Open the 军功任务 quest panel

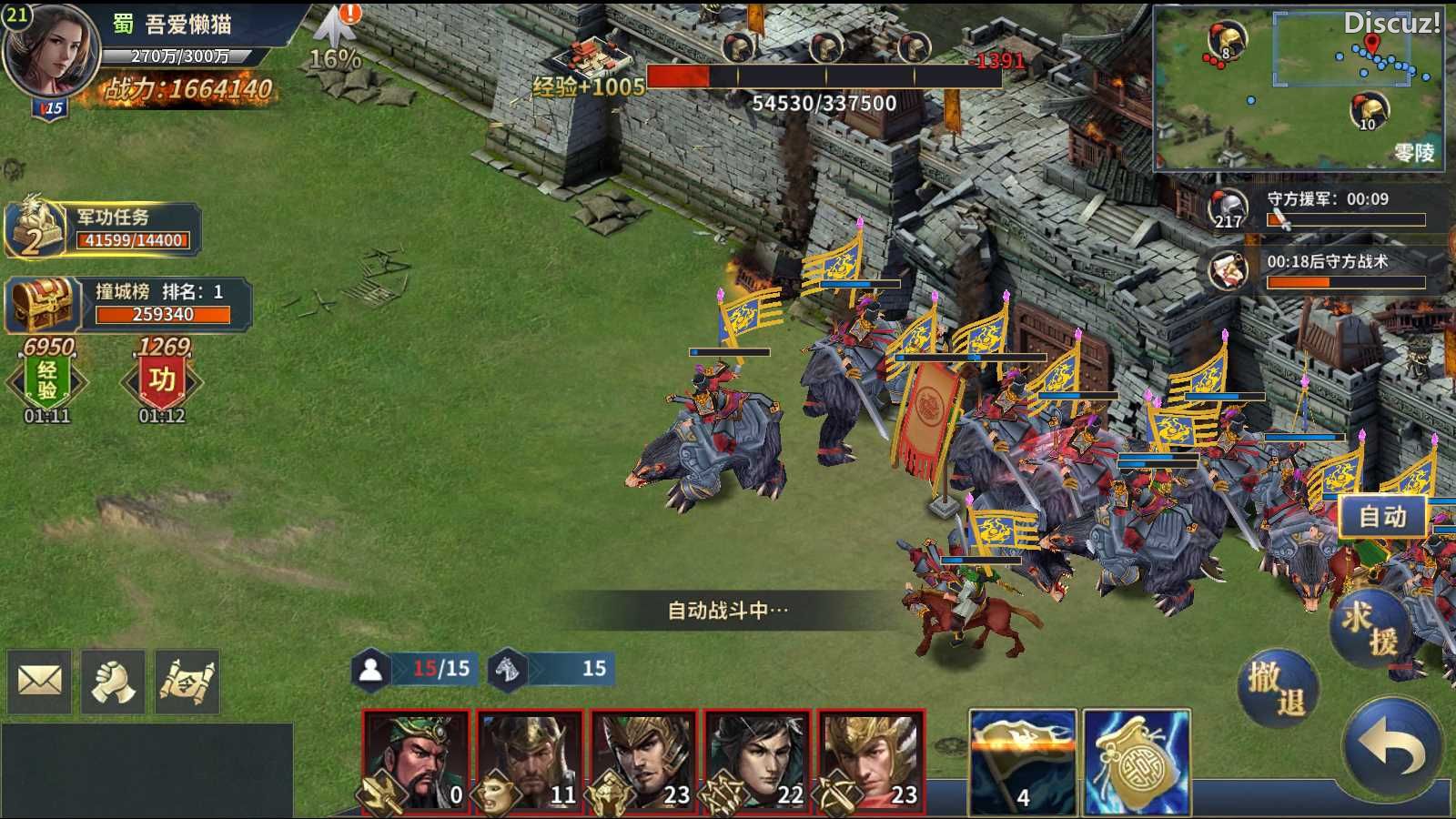click(x=102, y=228)
